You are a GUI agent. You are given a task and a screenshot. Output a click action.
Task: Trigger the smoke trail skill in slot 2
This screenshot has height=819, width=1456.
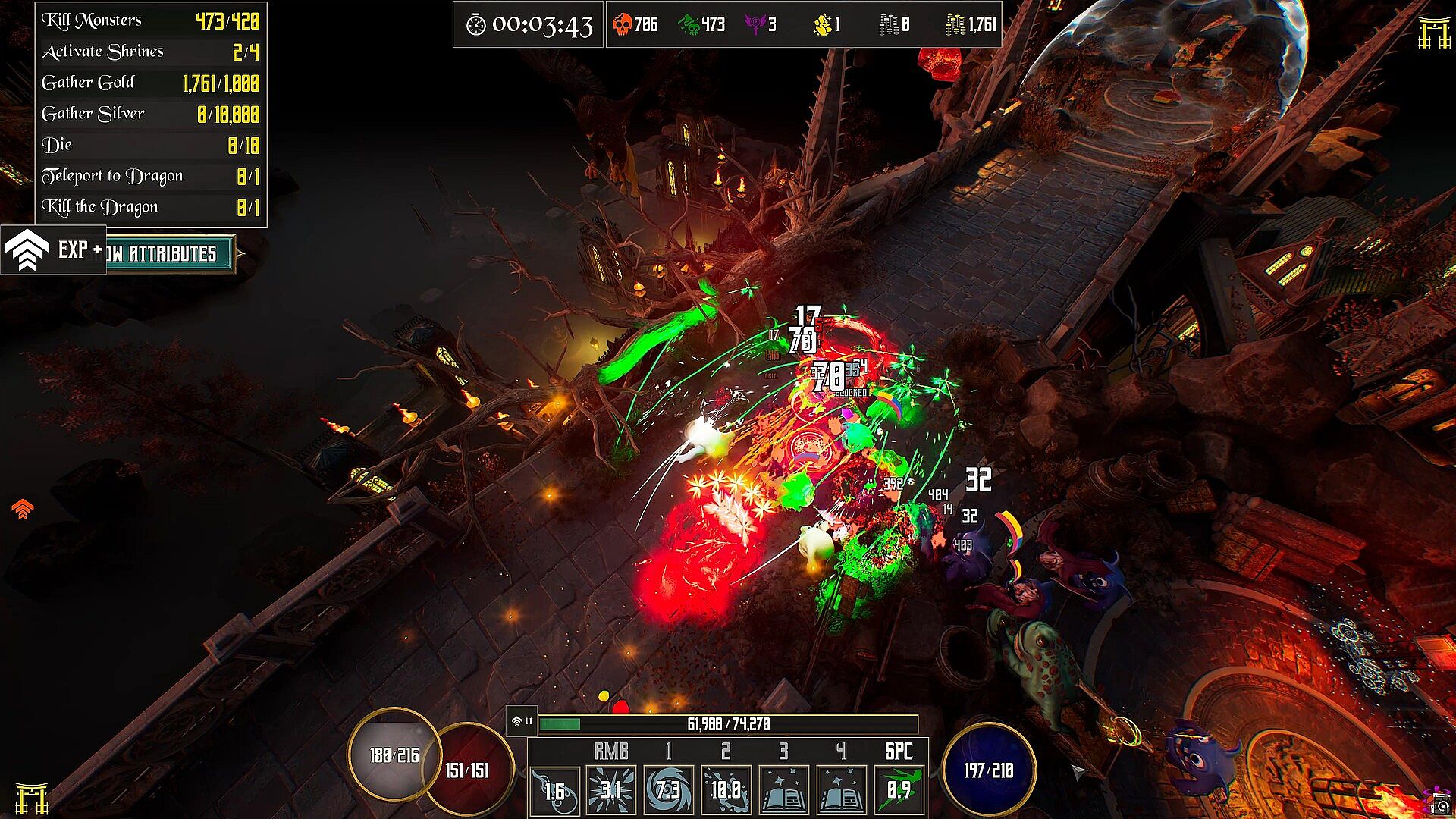[726, 791]
